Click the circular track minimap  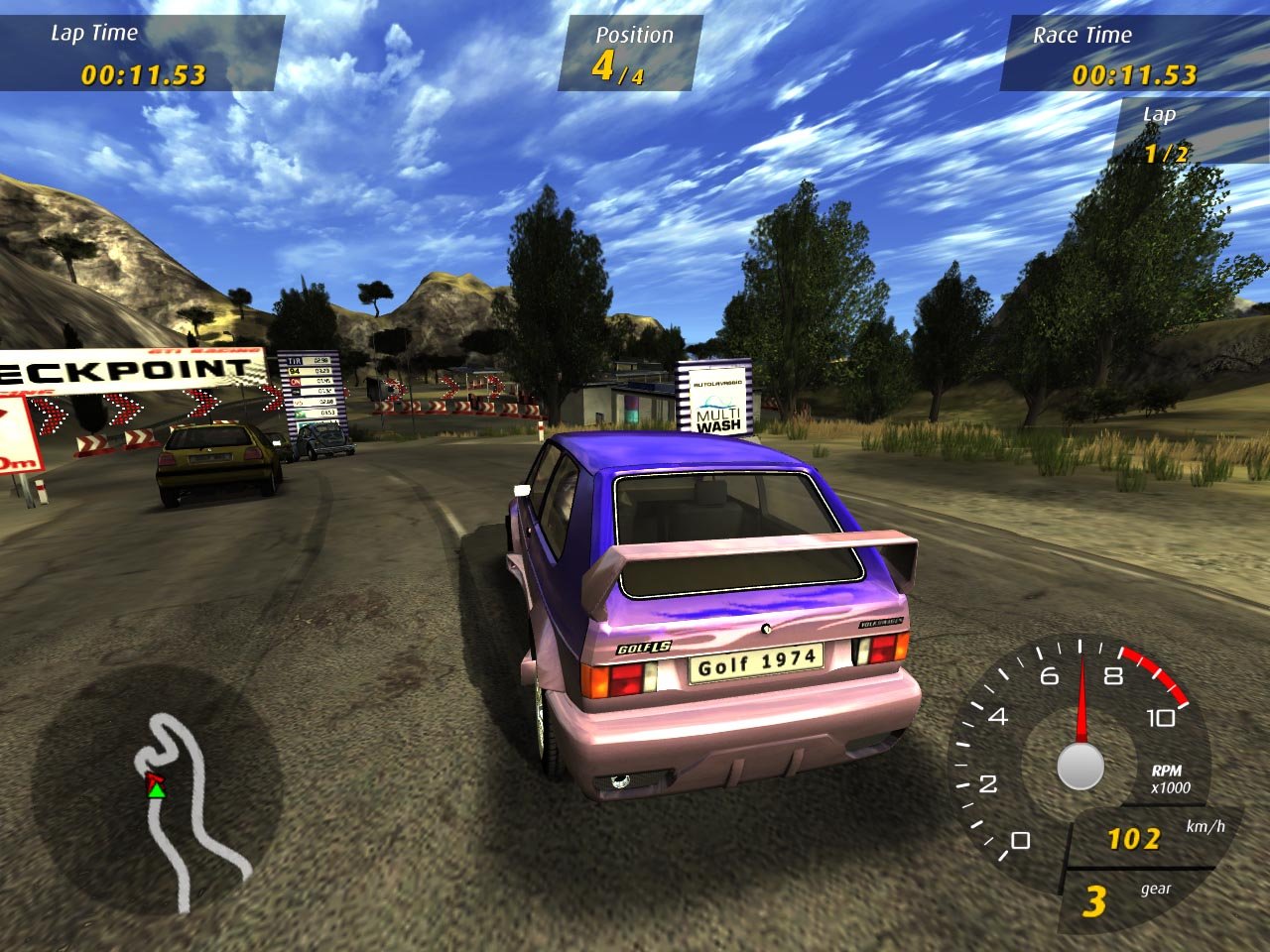click(x=158, y=790)
